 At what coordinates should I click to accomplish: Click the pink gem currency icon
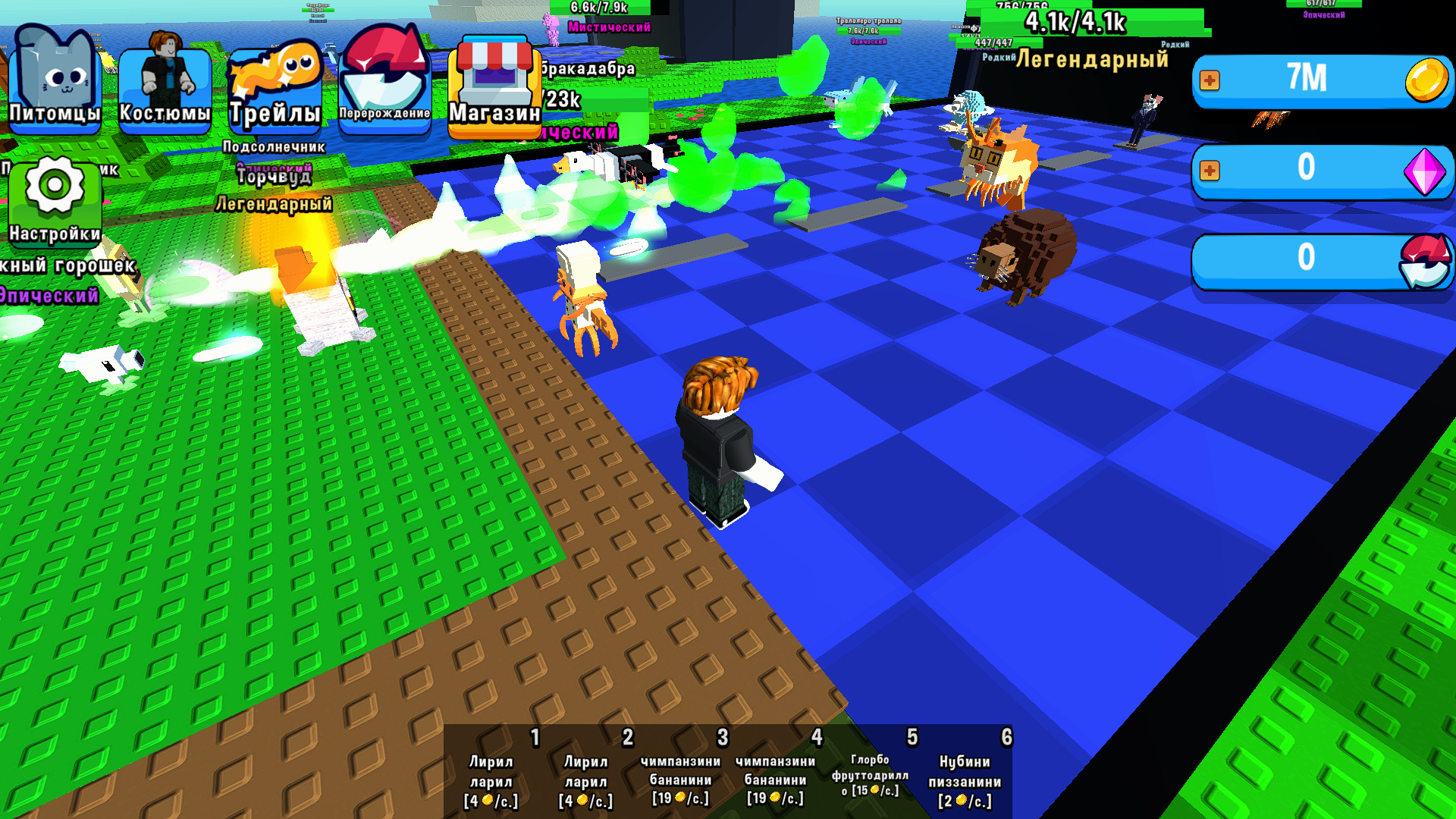[x=1424, y=171]
